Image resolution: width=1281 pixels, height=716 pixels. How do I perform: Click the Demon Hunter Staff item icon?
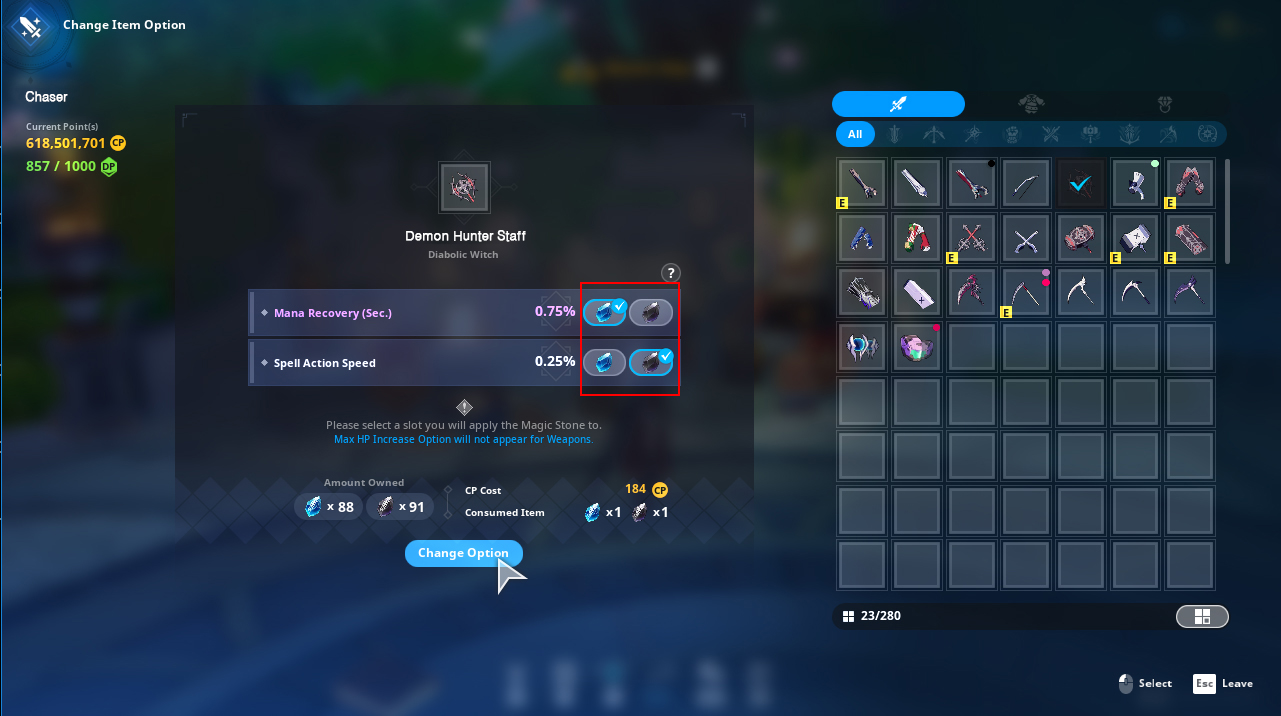[464, 188]
